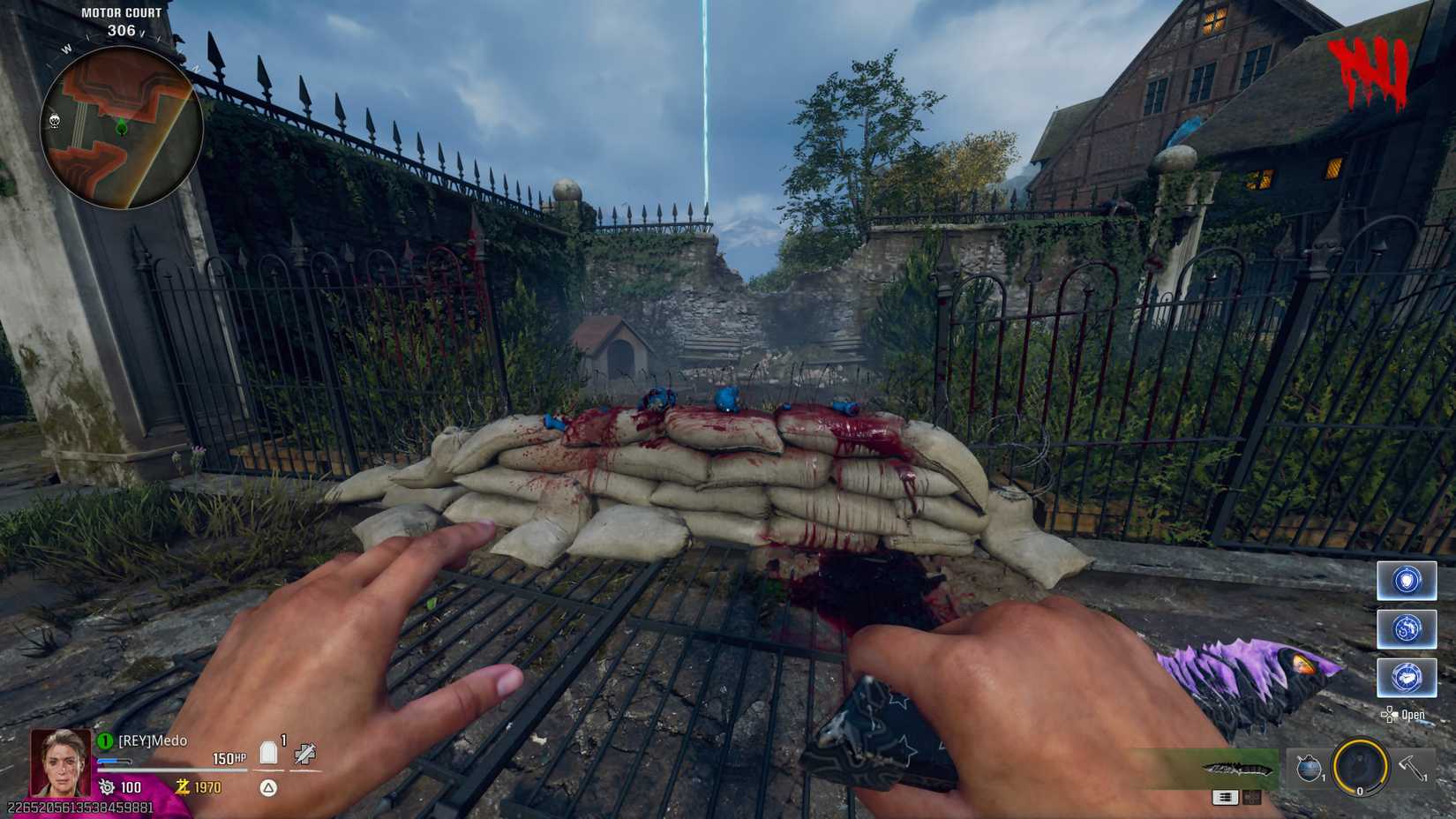Toggle the triangle button prompt icon

[x=267, y=787]
